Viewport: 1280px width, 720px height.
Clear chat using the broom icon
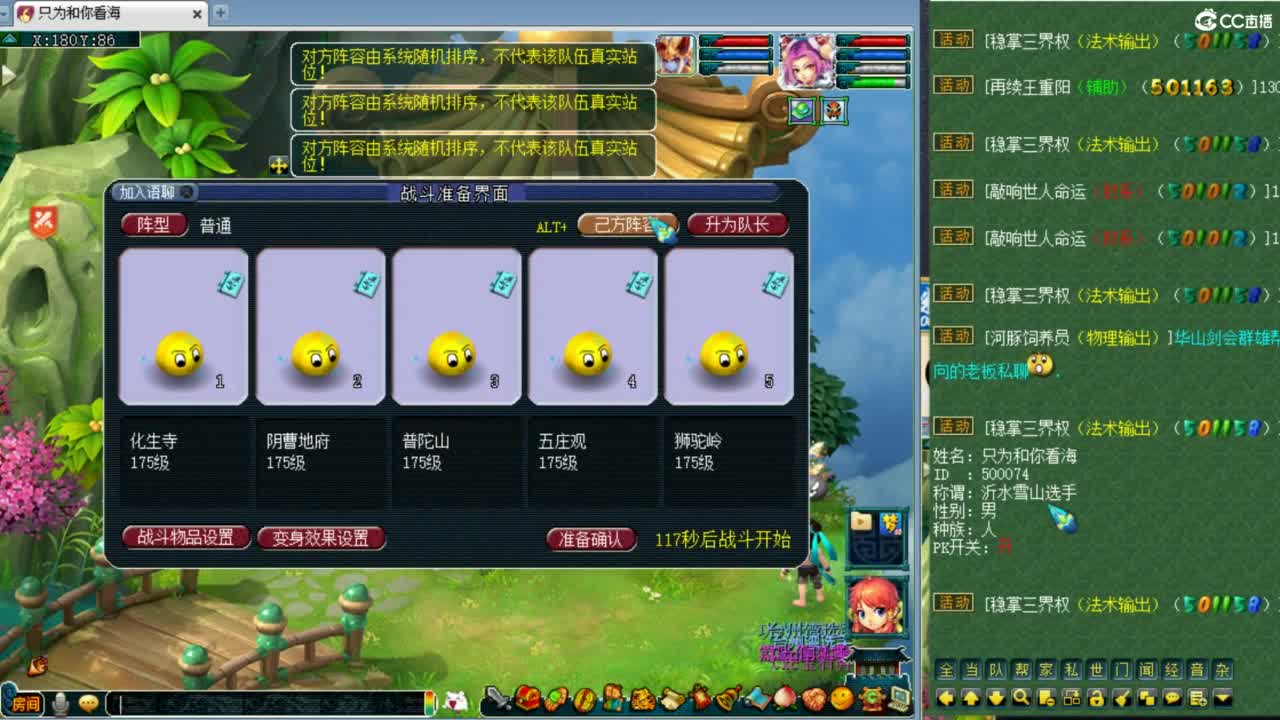[1121, 698]
